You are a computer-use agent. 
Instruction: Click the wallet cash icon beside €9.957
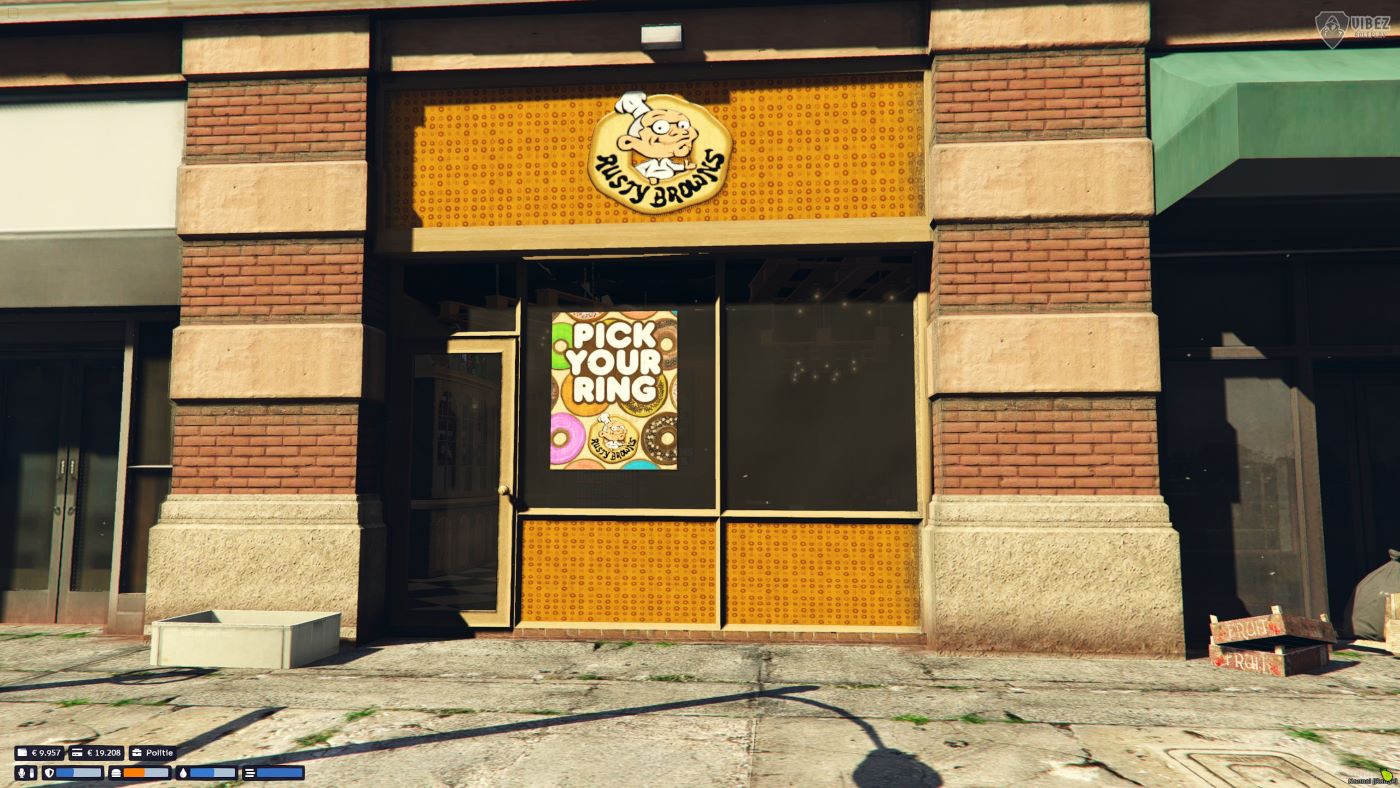pos(23,752)
